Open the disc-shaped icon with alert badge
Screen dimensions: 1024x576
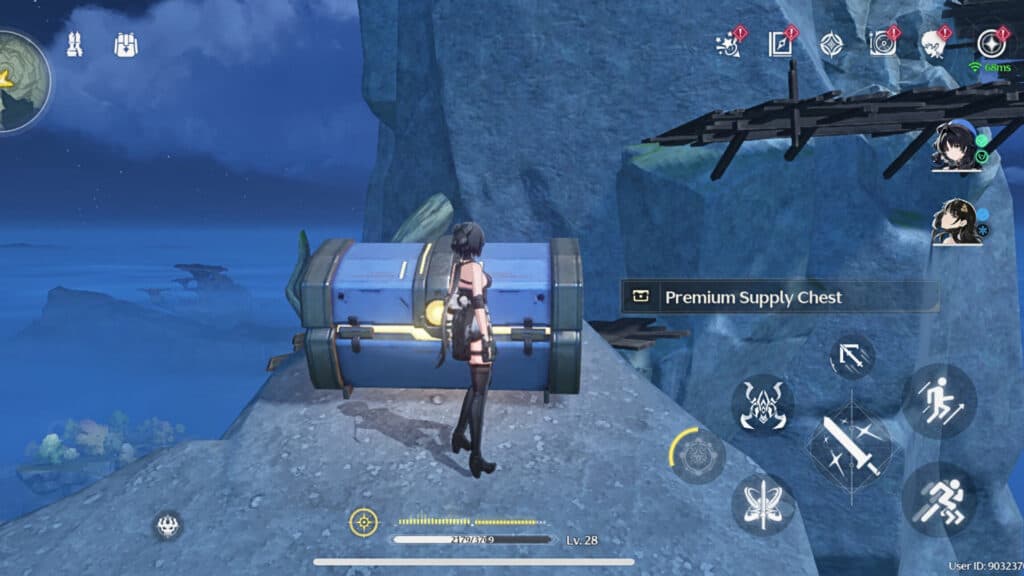coord(882,44)
